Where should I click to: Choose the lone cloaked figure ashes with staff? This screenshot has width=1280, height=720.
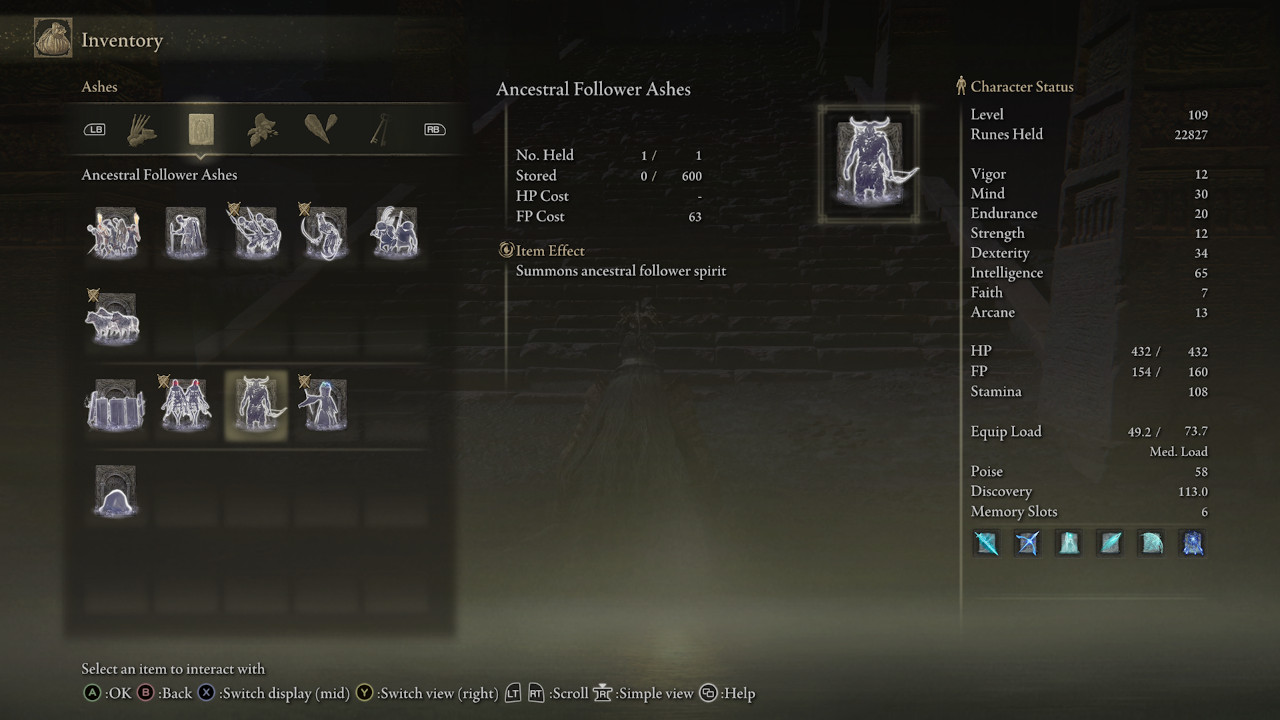click(x=185, y=233)
